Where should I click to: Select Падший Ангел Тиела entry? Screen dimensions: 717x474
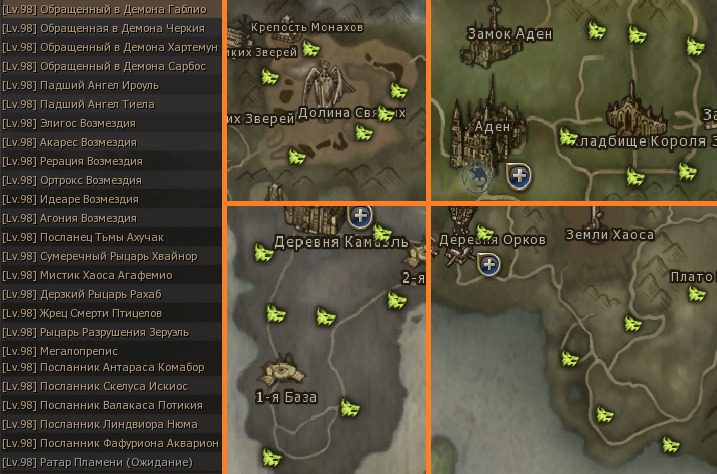click(110, 104)
